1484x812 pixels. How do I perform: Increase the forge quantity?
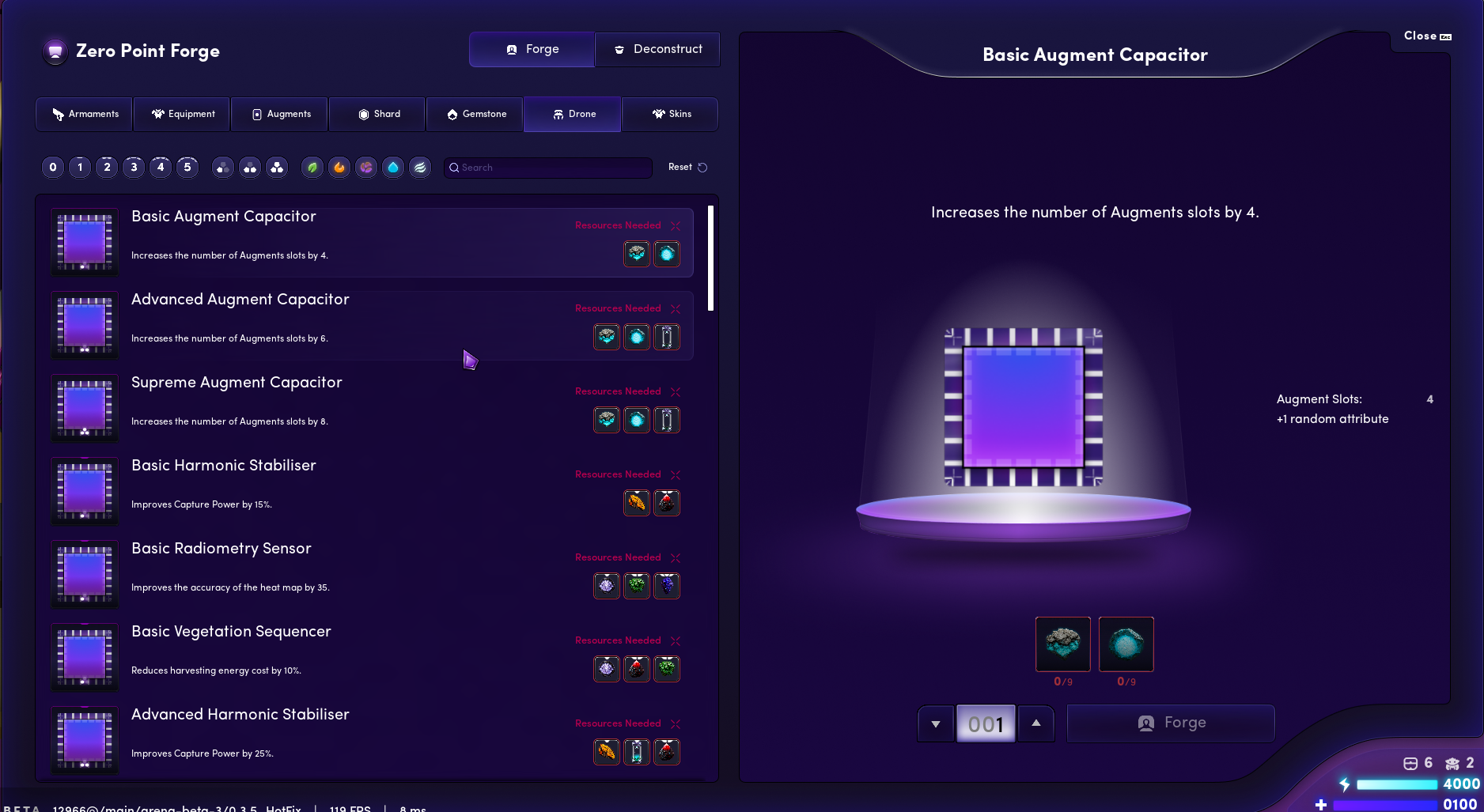pos(1036,723)
